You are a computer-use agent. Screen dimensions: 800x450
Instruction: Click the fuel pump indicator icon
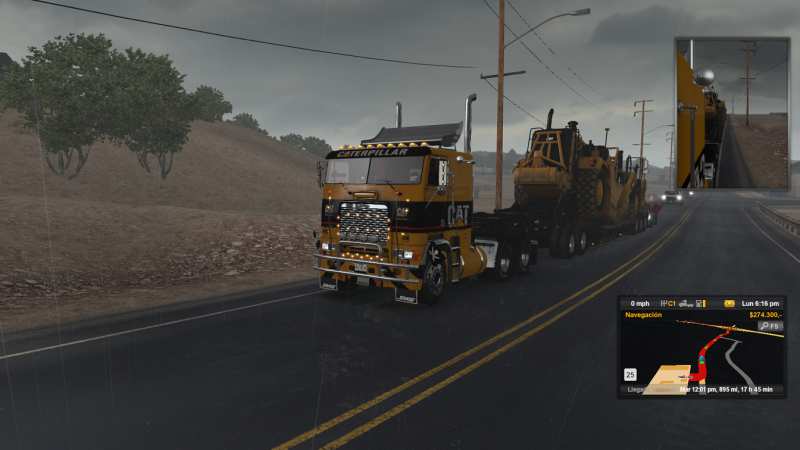(701, 303)
